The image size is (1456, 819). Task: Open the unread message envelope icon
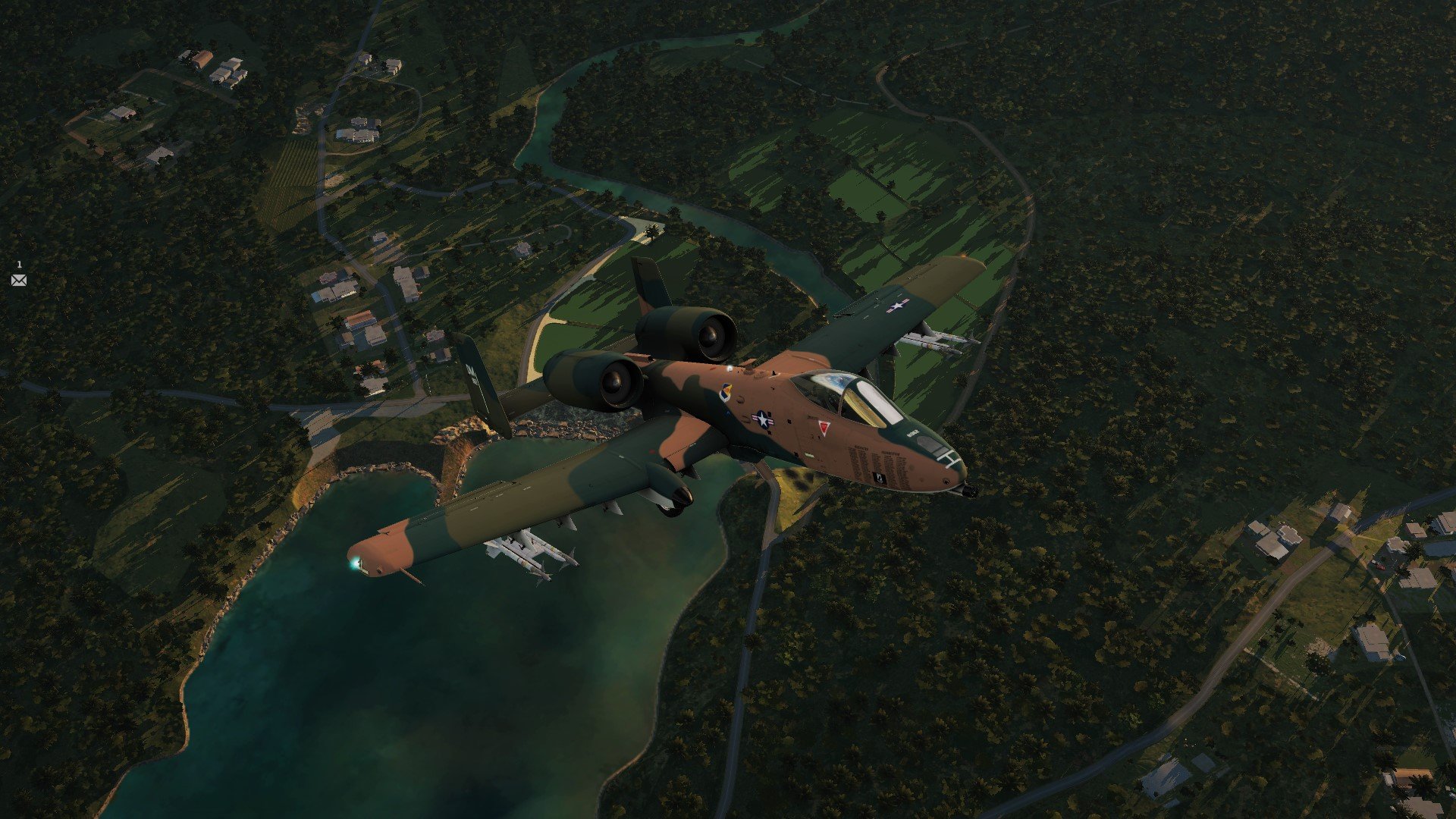coord(19,281)
